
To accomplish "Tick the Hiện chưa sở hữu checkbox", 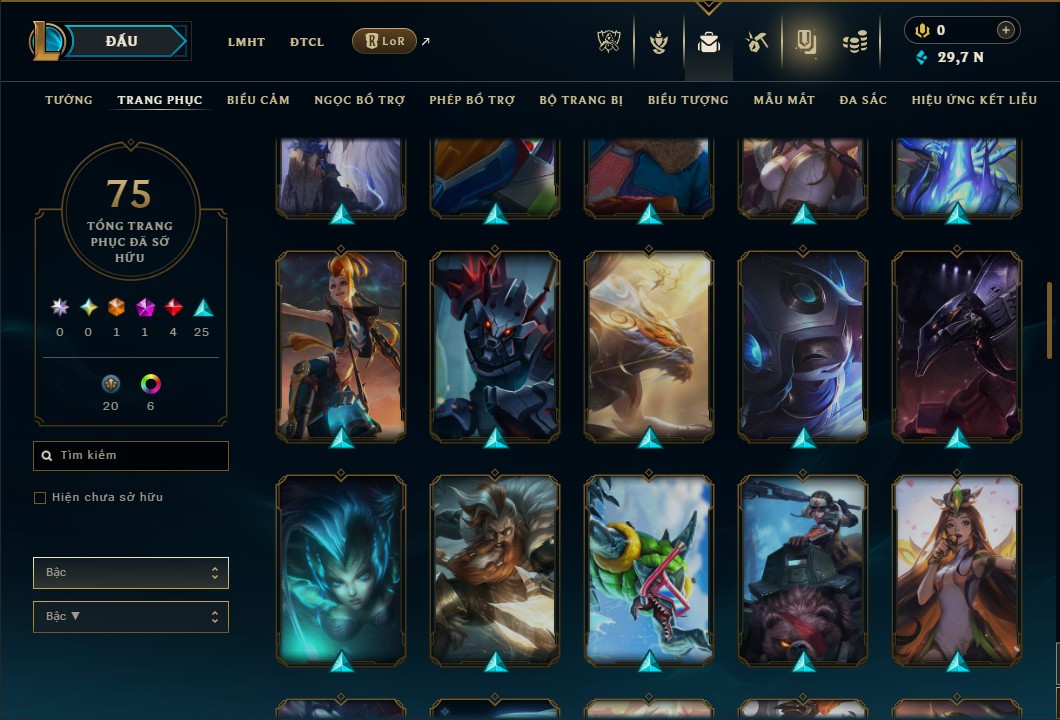I will pos(40,498).
